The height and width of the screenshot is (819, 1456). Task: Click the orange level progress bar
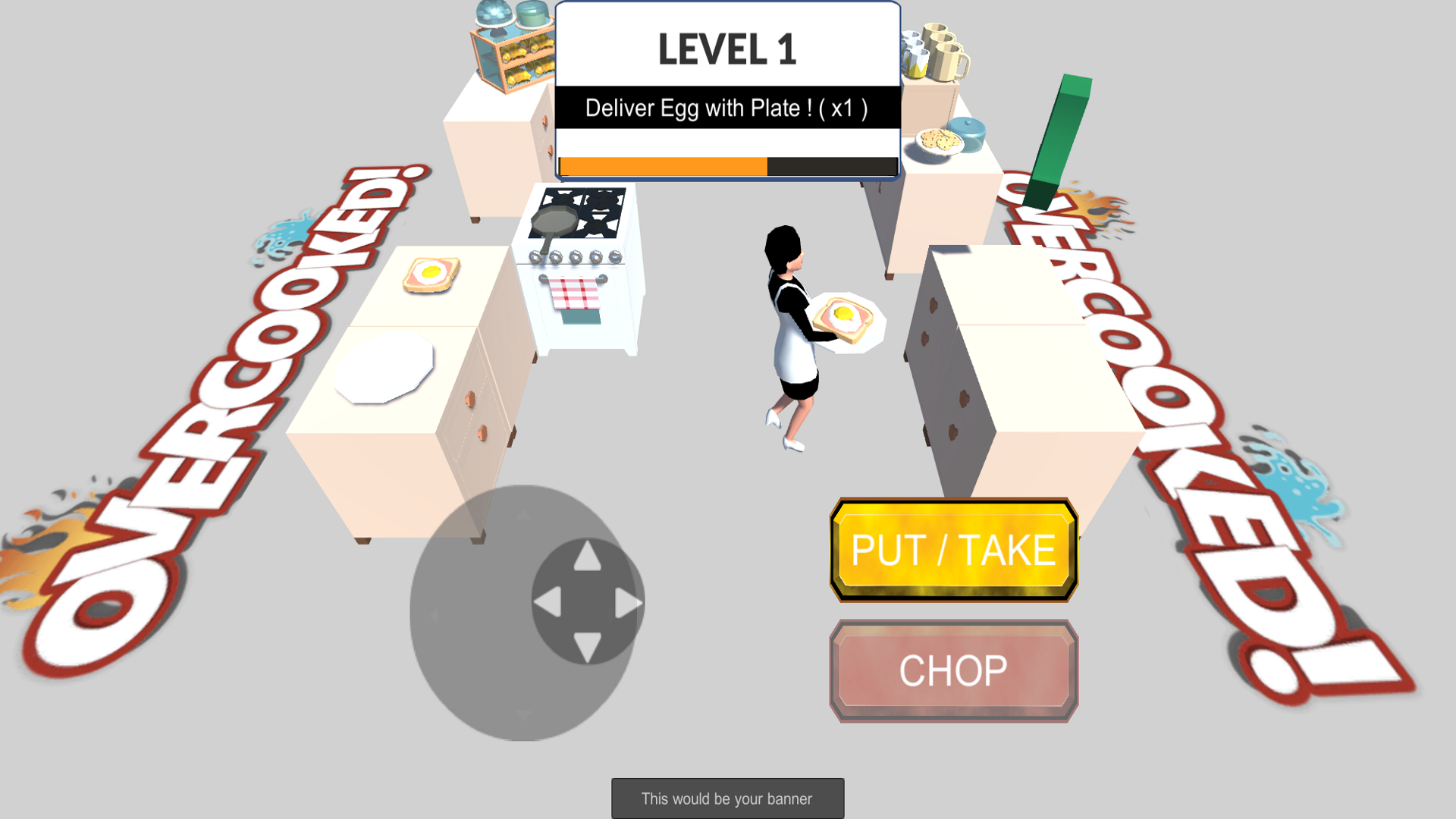click(x=664, y=165)
